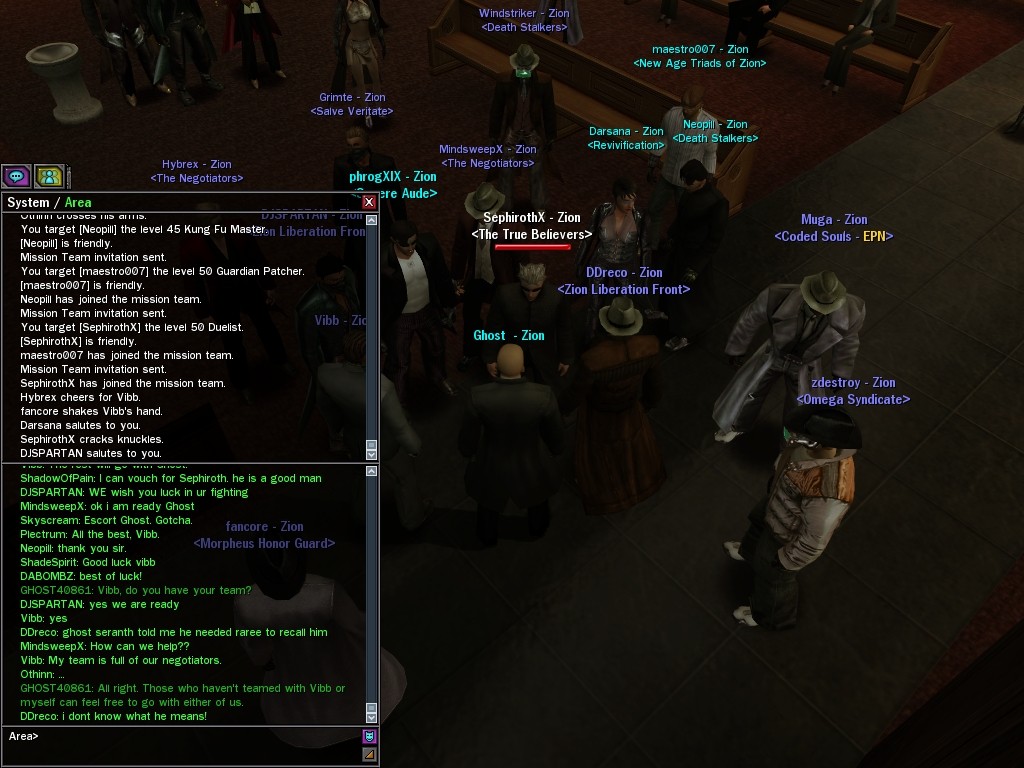
Task: Switch to the Area chat tab
Action: 78,203
